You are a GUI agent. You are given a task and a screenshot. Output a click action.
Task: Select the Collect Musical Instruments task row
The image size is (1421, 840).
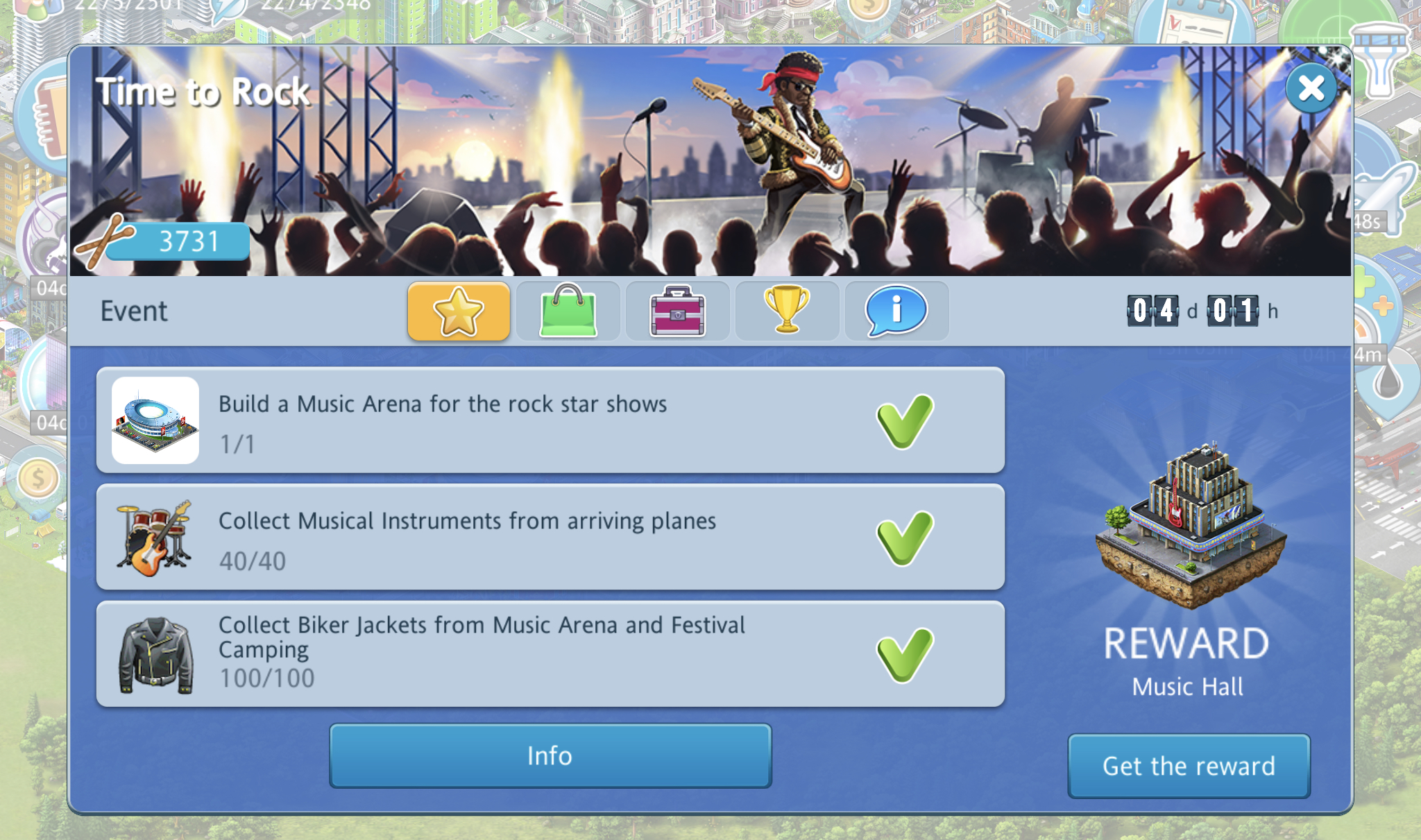[x=550, y=538]
